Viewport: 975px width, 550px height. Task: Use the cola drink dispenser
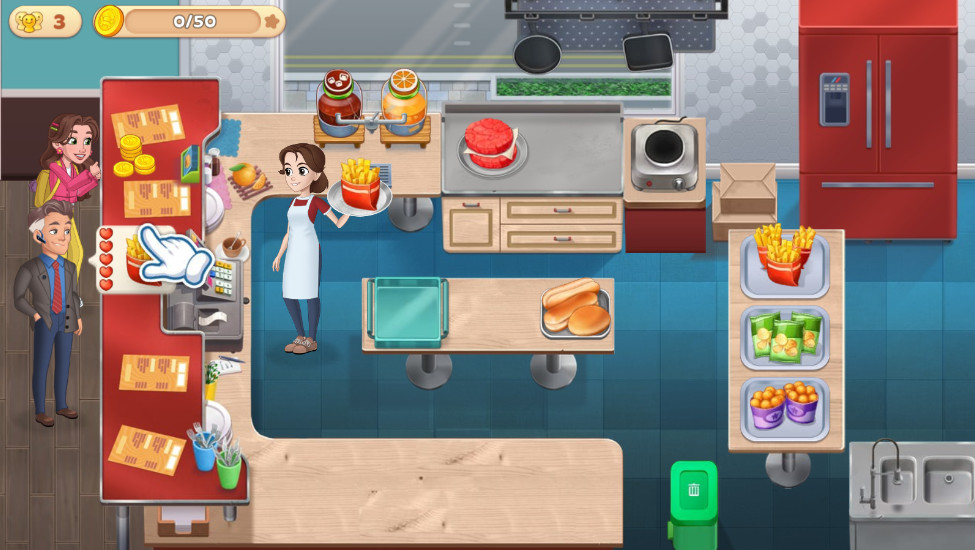point(339,102)
